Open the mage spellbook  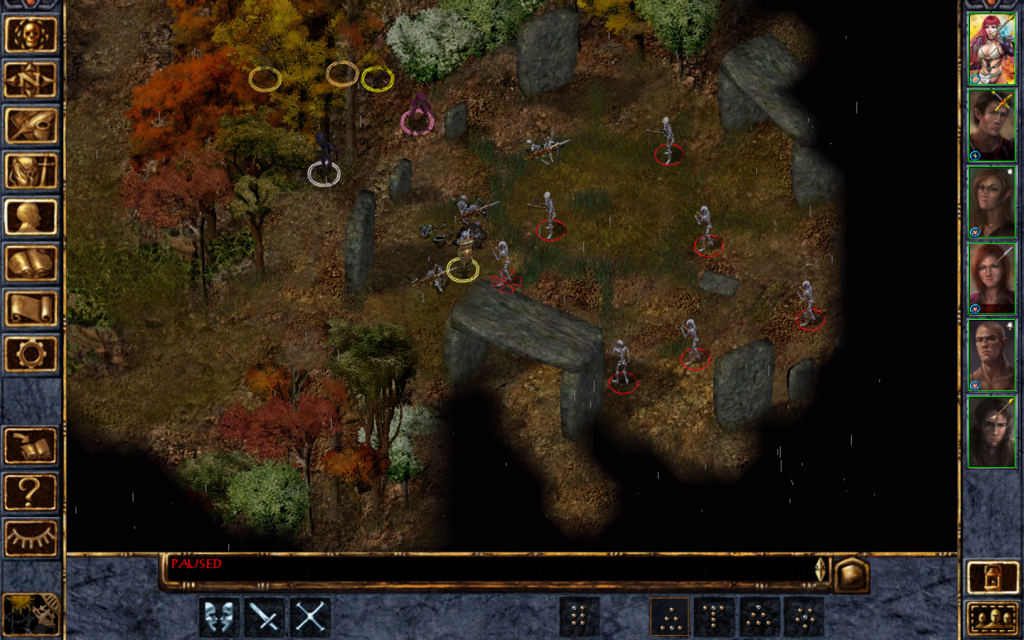point(31,263)
